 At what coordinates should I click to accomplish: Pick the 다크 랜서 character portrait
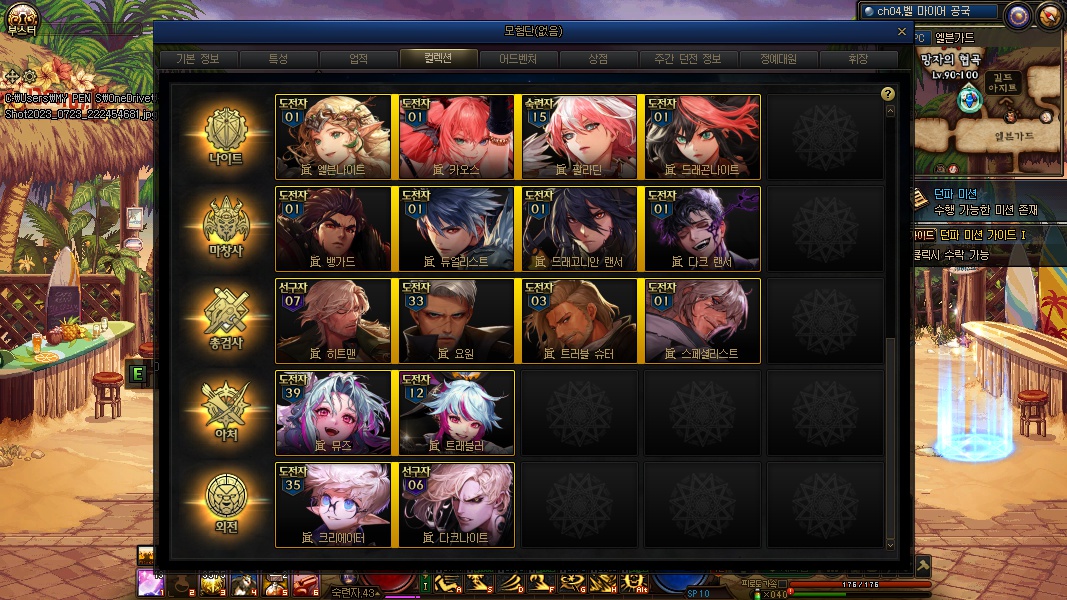coord(703,229)
